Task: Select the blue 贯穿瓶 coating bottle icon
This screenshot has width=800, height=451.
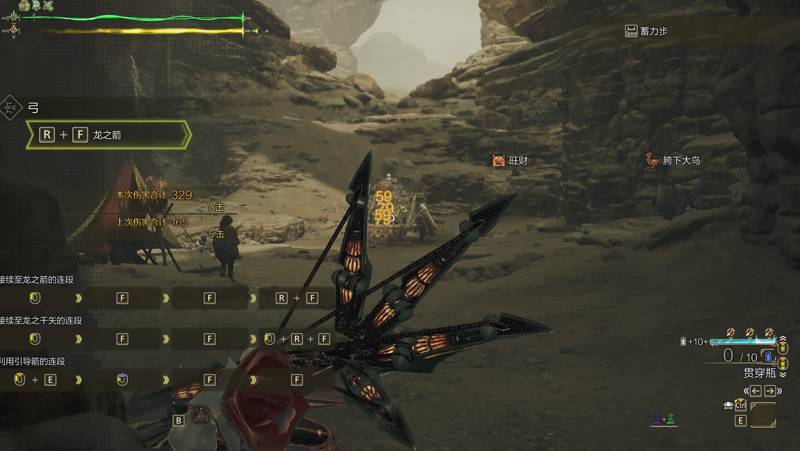Action: [768, 355]
